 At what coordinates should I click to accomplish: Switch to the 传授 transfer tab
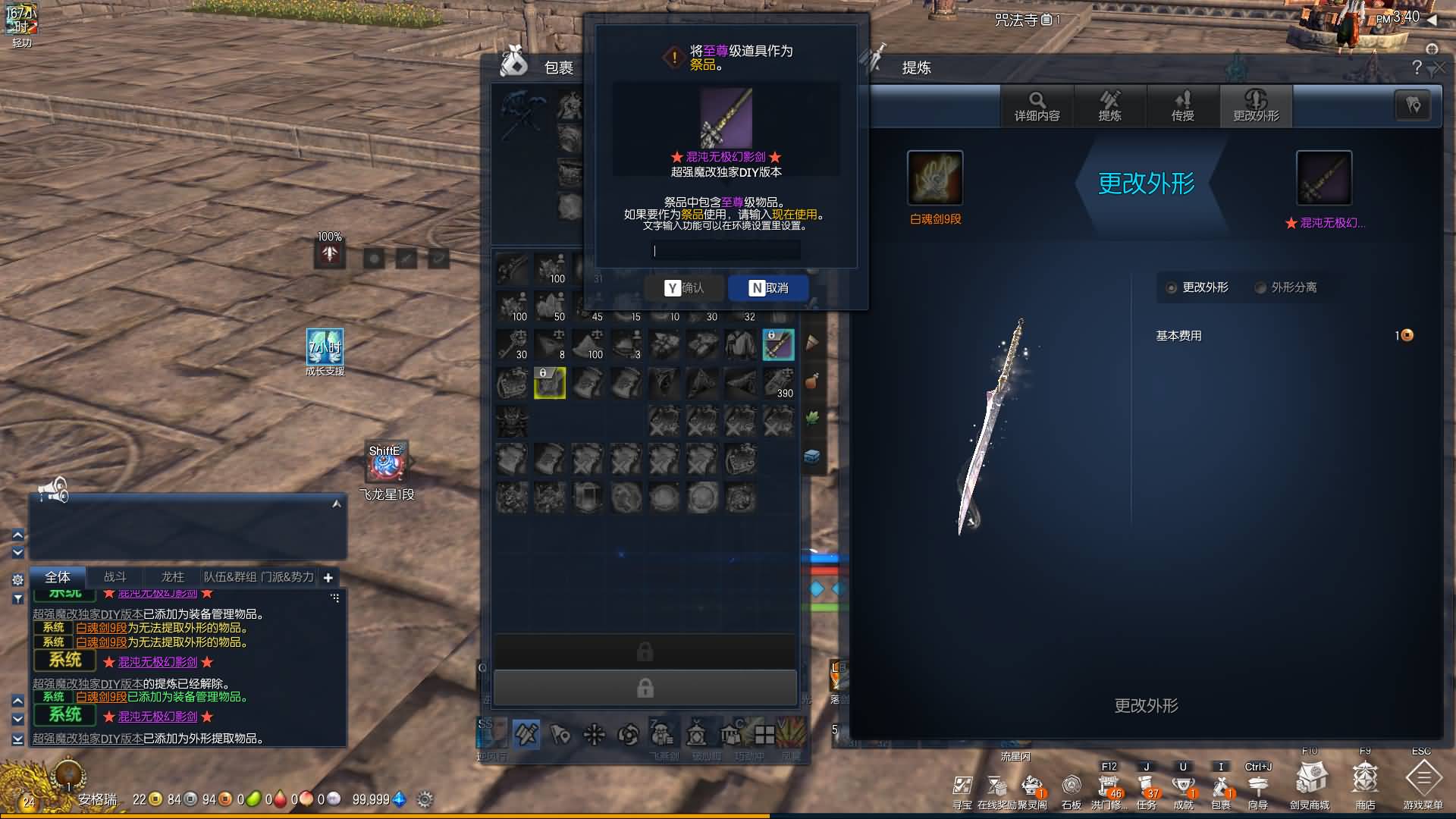(x=1182, y=106)
